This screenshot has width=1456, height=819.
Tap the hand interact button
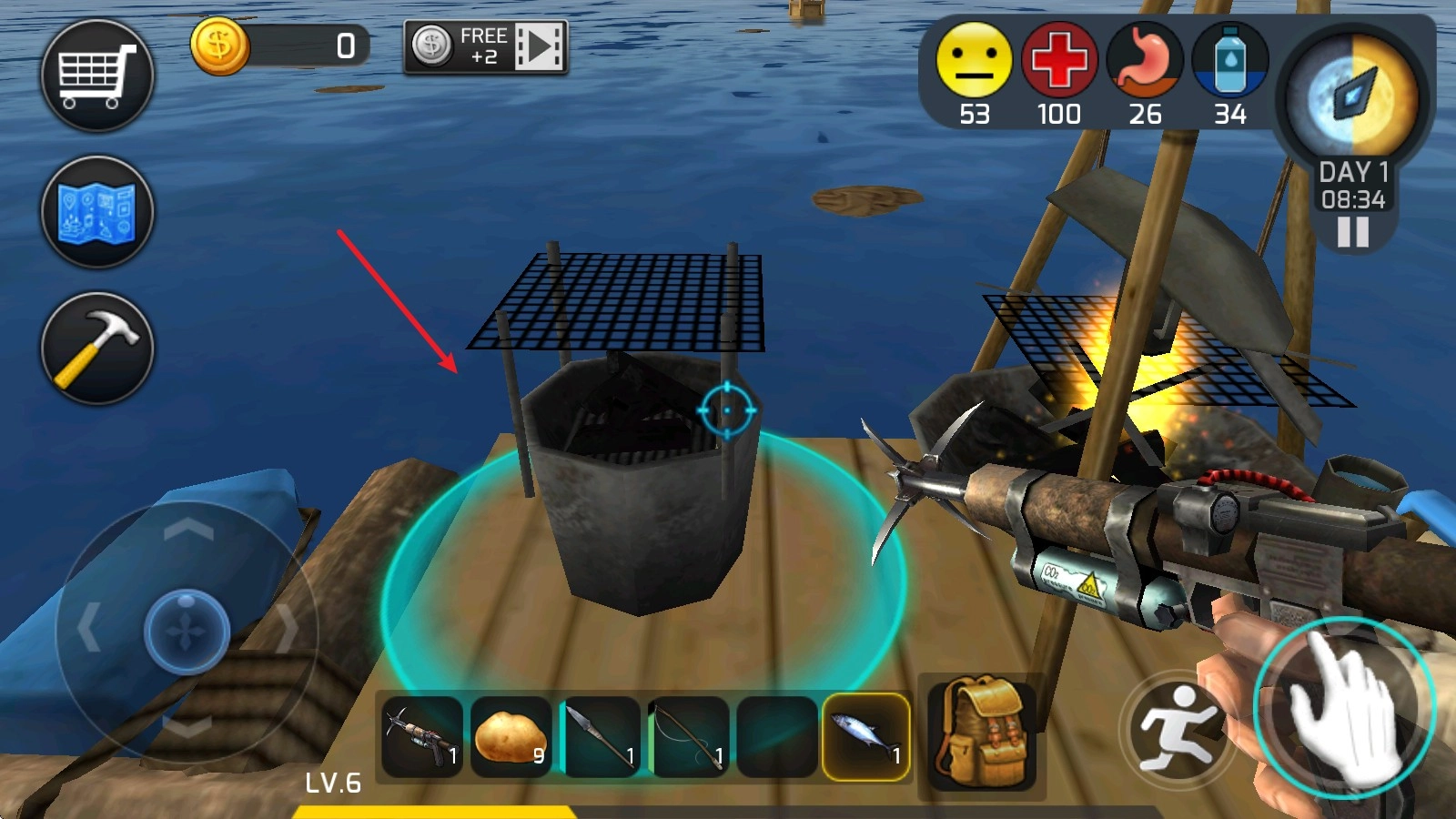tap(1343, 708)
